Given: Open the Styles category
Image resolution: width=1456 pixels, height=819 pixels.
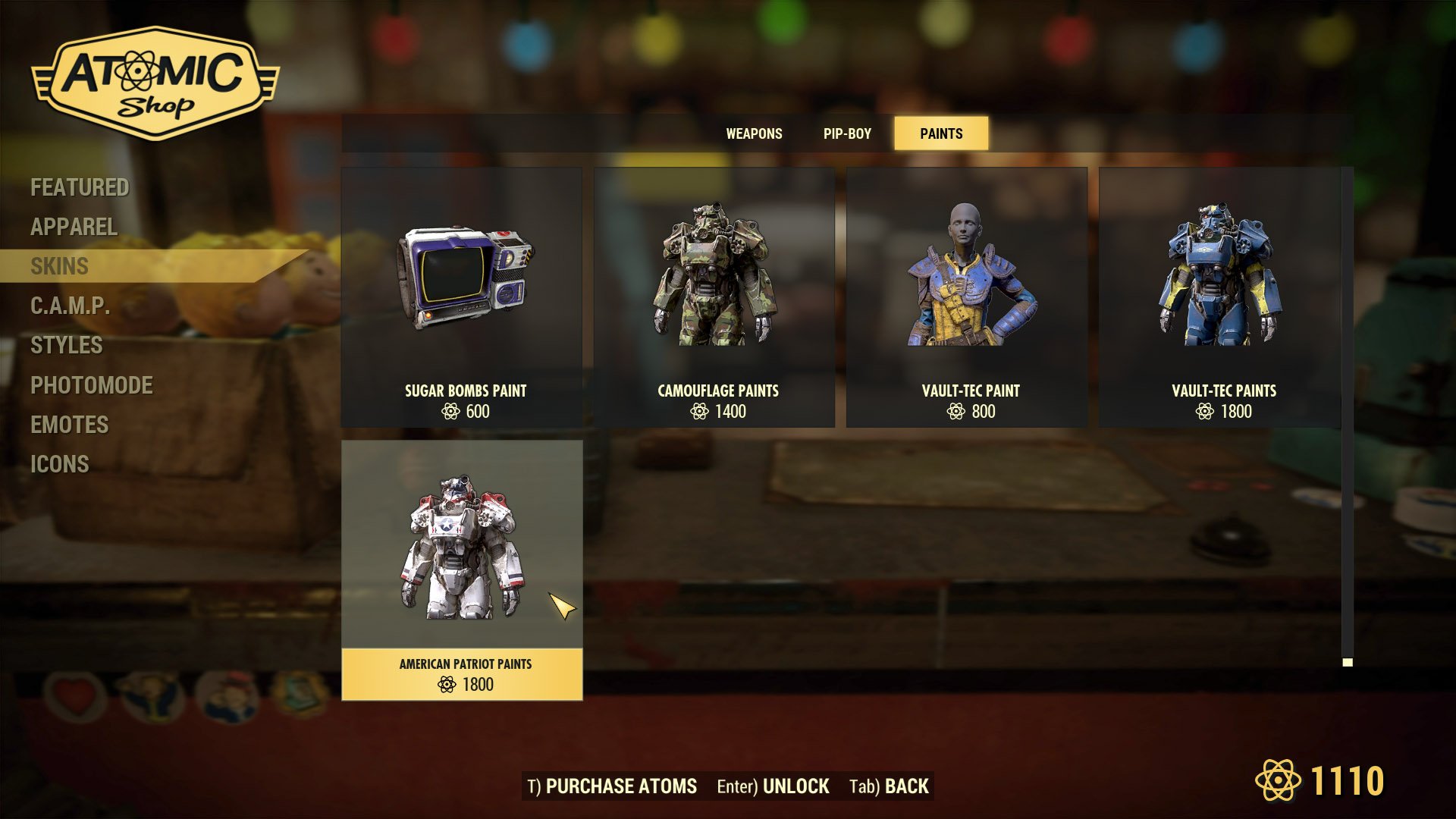Looking at the screenshot, I should pos(66,345).
